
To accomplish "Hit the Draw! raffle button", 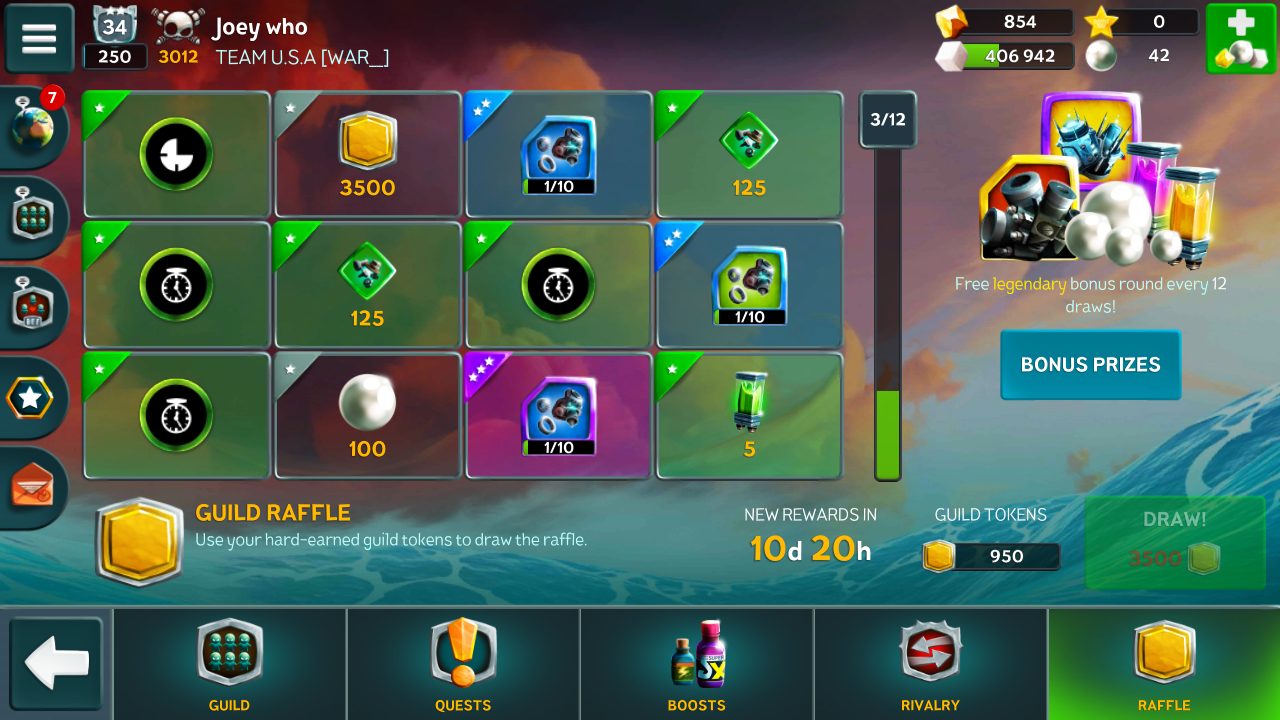I will (x=1174, y=541).
